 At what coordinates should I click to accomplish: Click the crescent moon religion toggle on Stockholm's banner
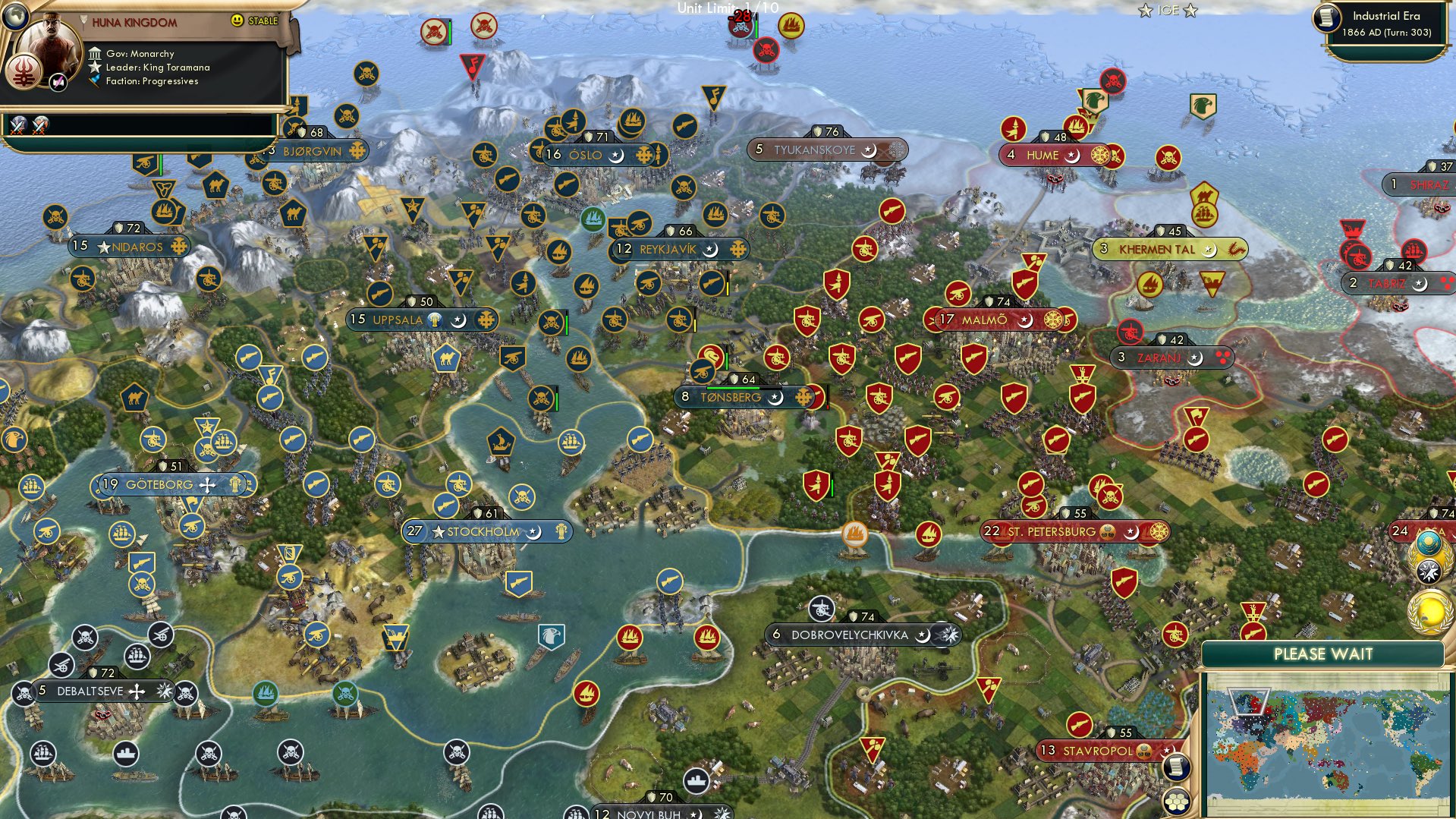pyautogui.click(x=534, y=532)
